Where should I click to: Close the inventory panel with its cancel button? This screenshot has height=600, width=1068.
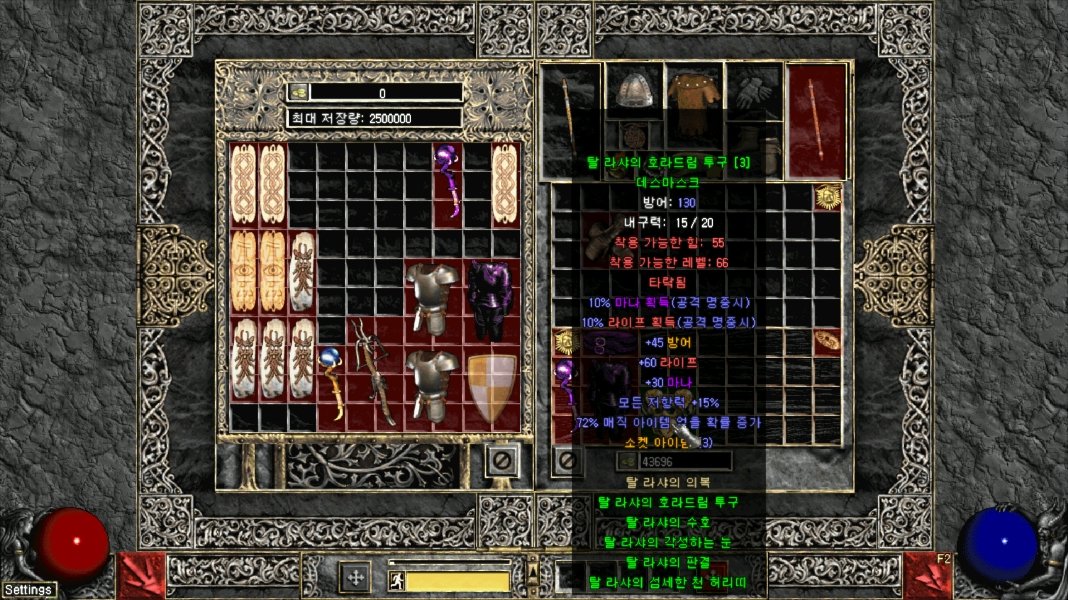567,461
